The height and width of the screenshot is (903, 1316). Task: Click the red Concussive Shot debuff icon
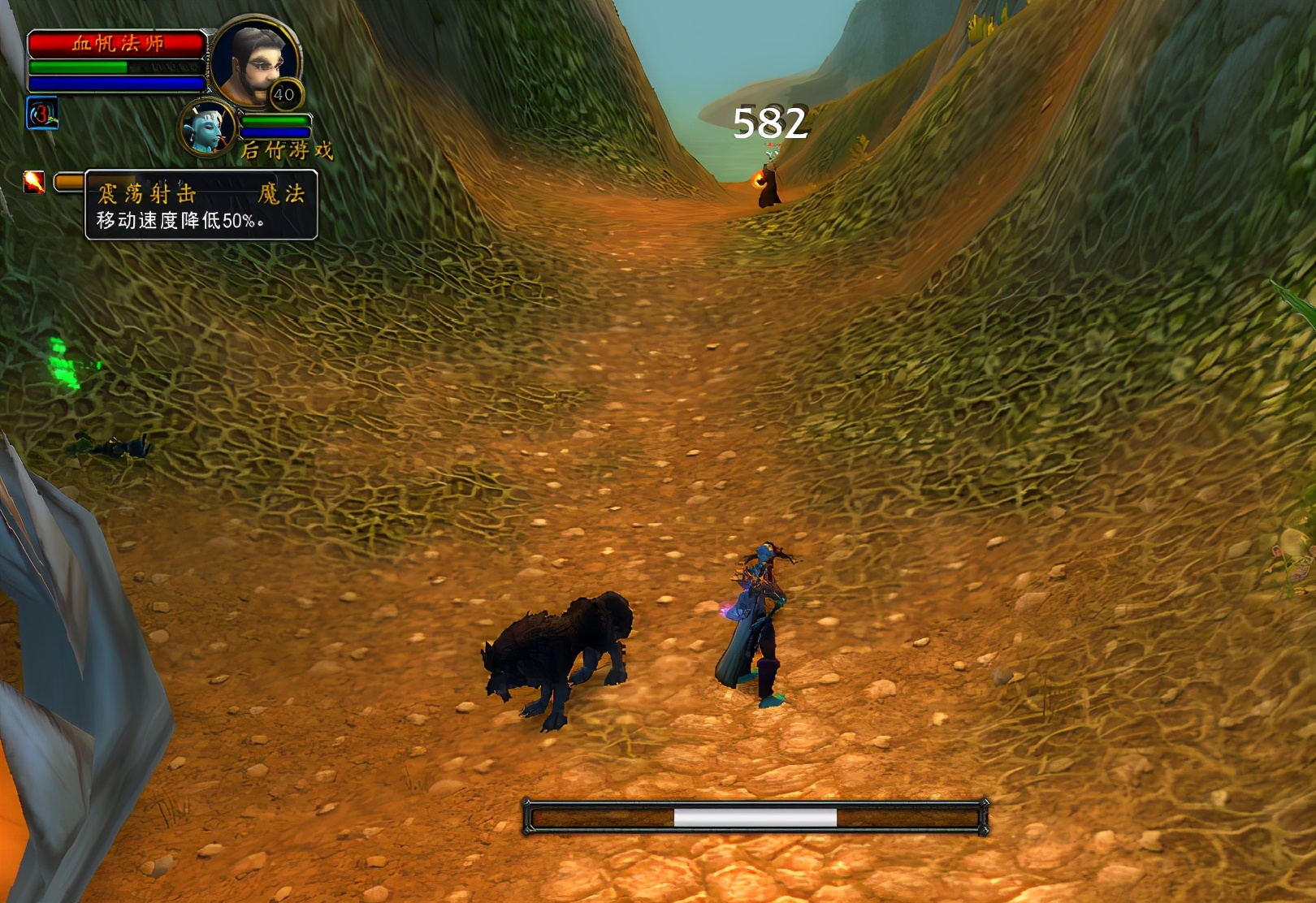click(34, 181)
